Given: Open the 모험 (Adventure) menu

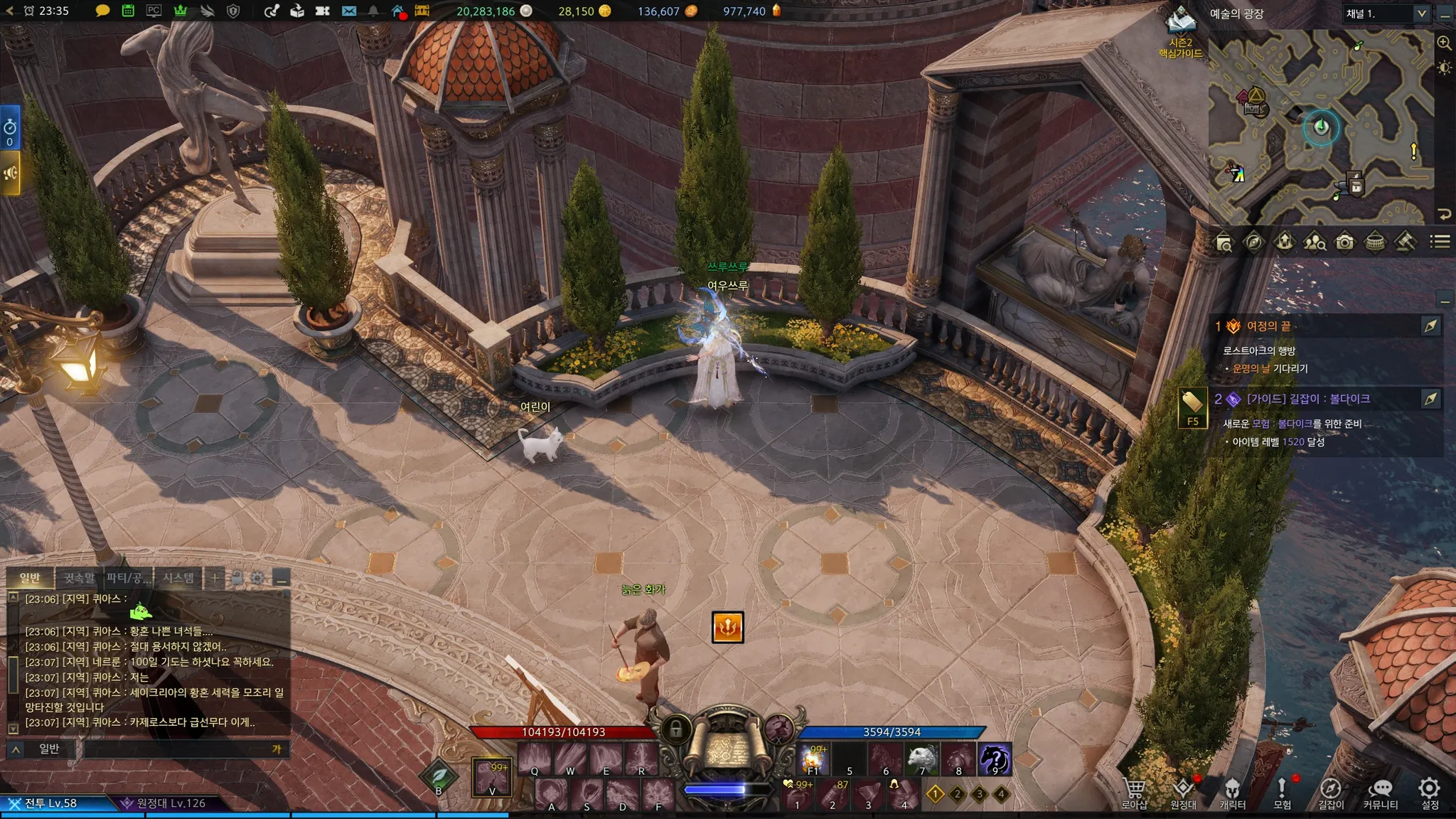Looking at the screenshot, I should tap(1282, 791).
